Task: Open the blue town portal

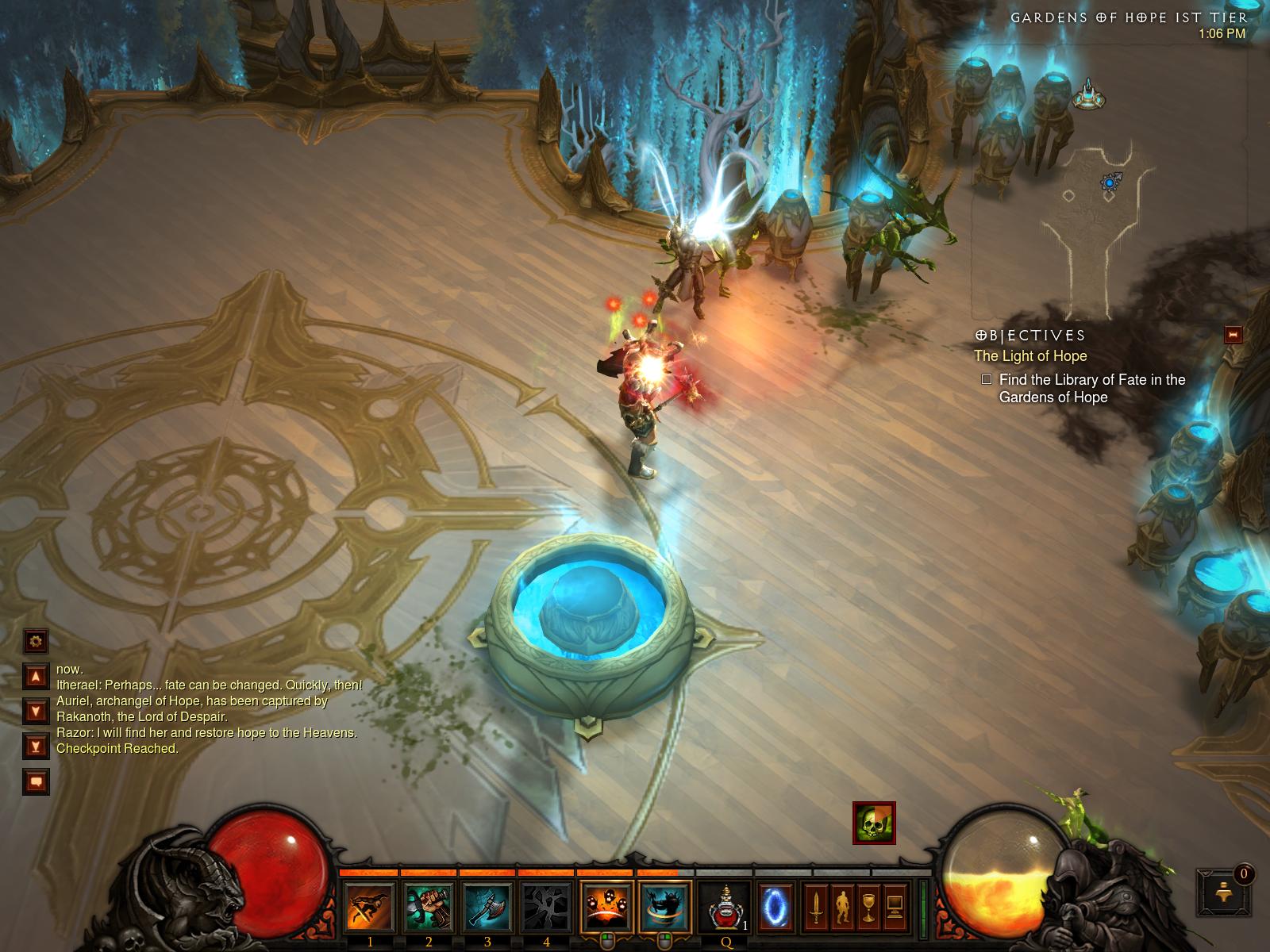Action: (775, 906)
